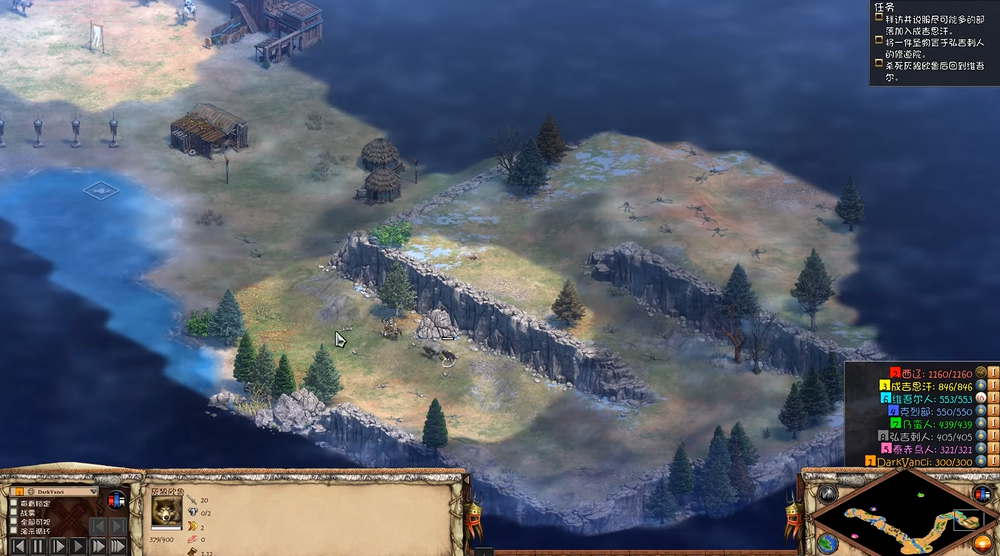Click the minimap globe terrain button

tap(826, 543)
